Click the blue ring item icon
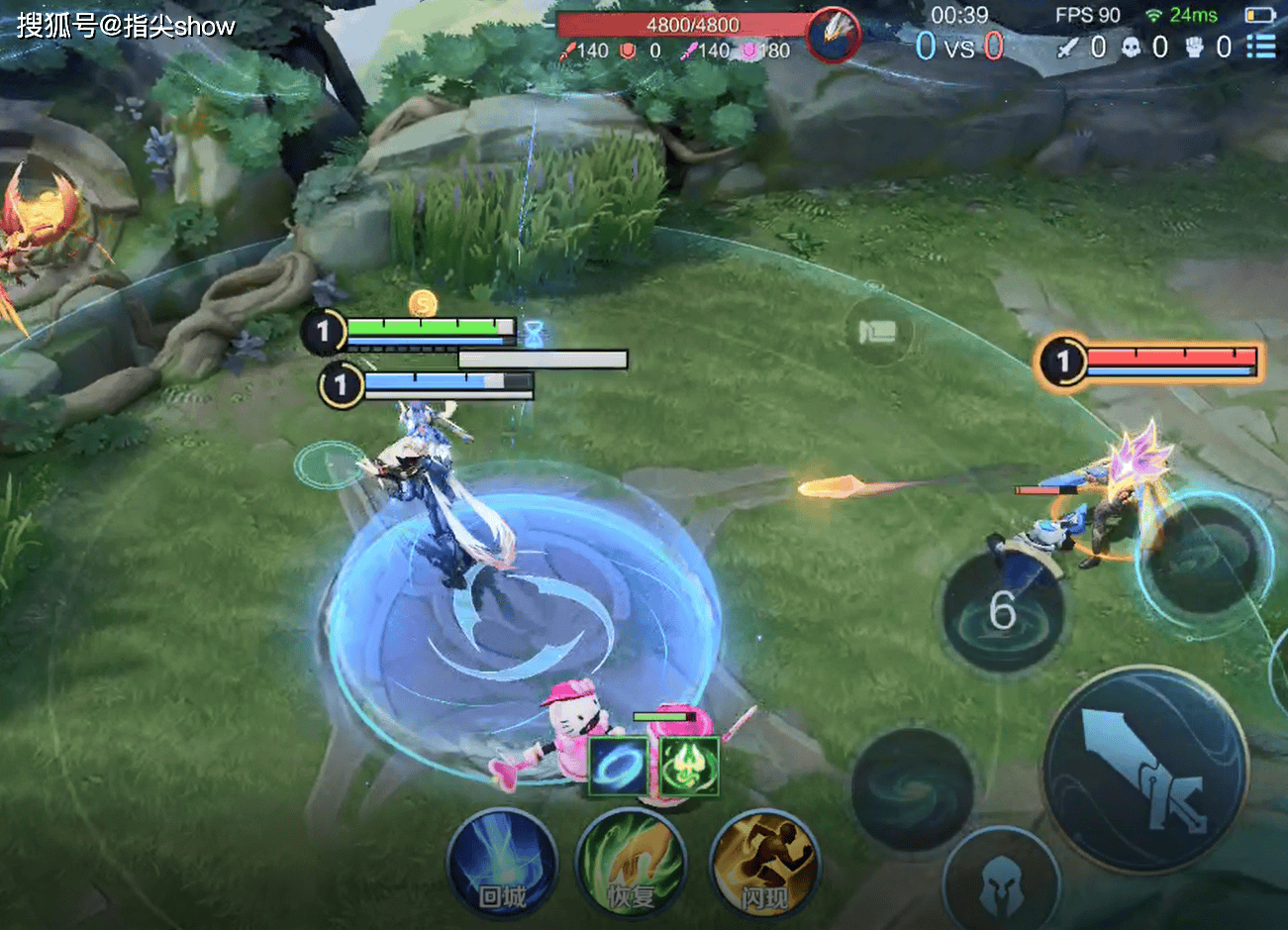This screenshot has width=1288, height=930. click(619, 766)
